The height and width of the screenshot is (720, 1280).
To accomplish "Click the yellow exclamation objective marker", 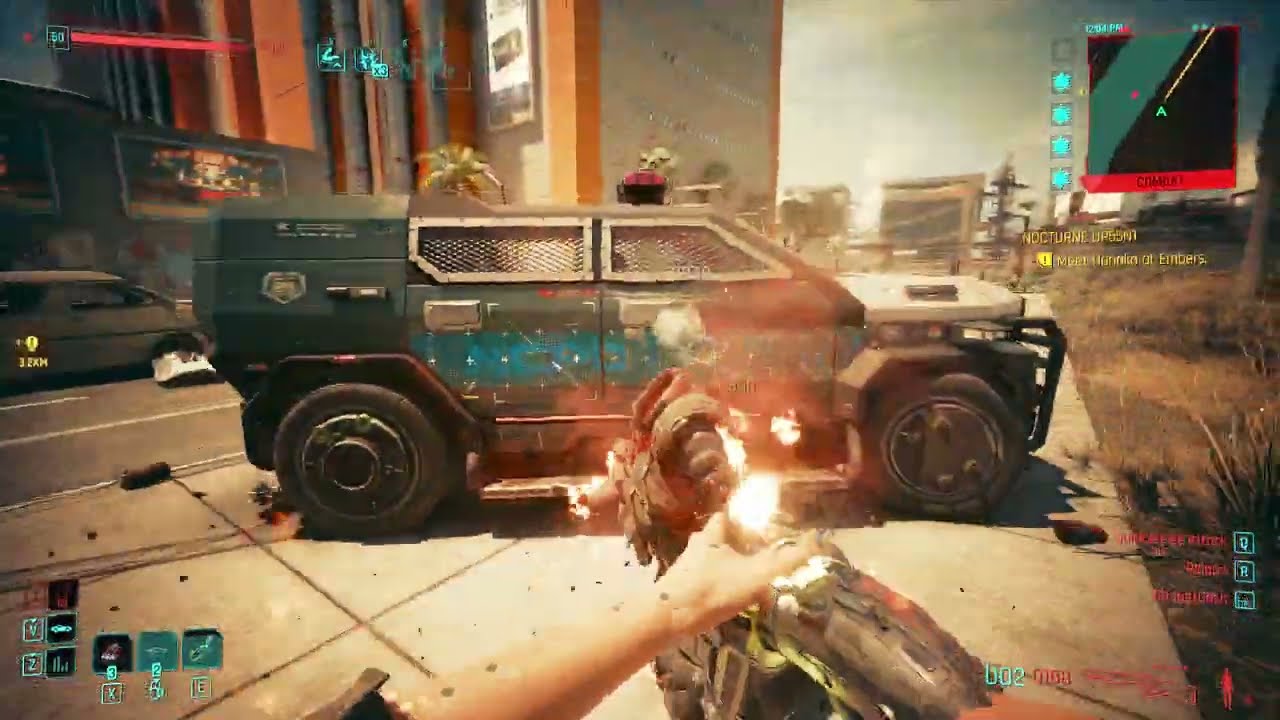I will click(x=1046, y=259).
